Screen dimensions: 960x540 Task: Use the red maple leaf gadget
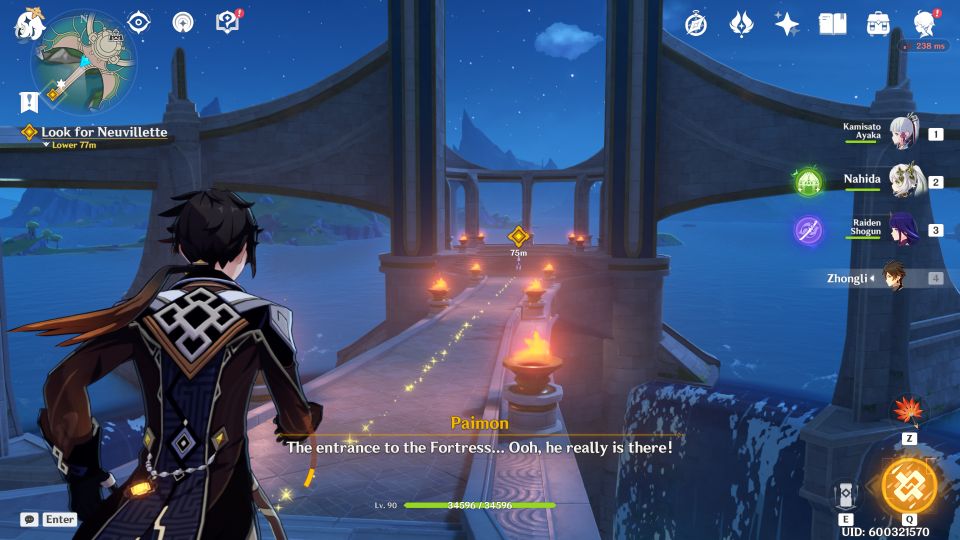coord(909,409)
